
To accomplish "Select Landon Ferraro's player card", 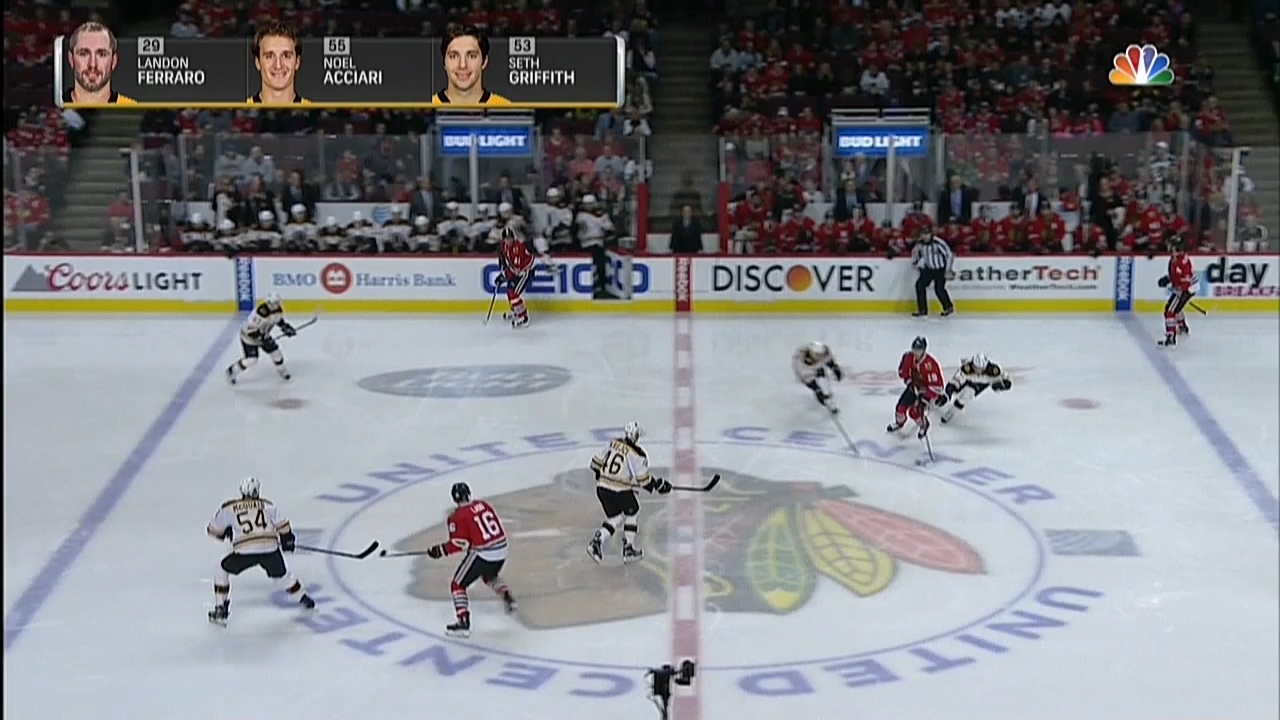I will 152,70.
